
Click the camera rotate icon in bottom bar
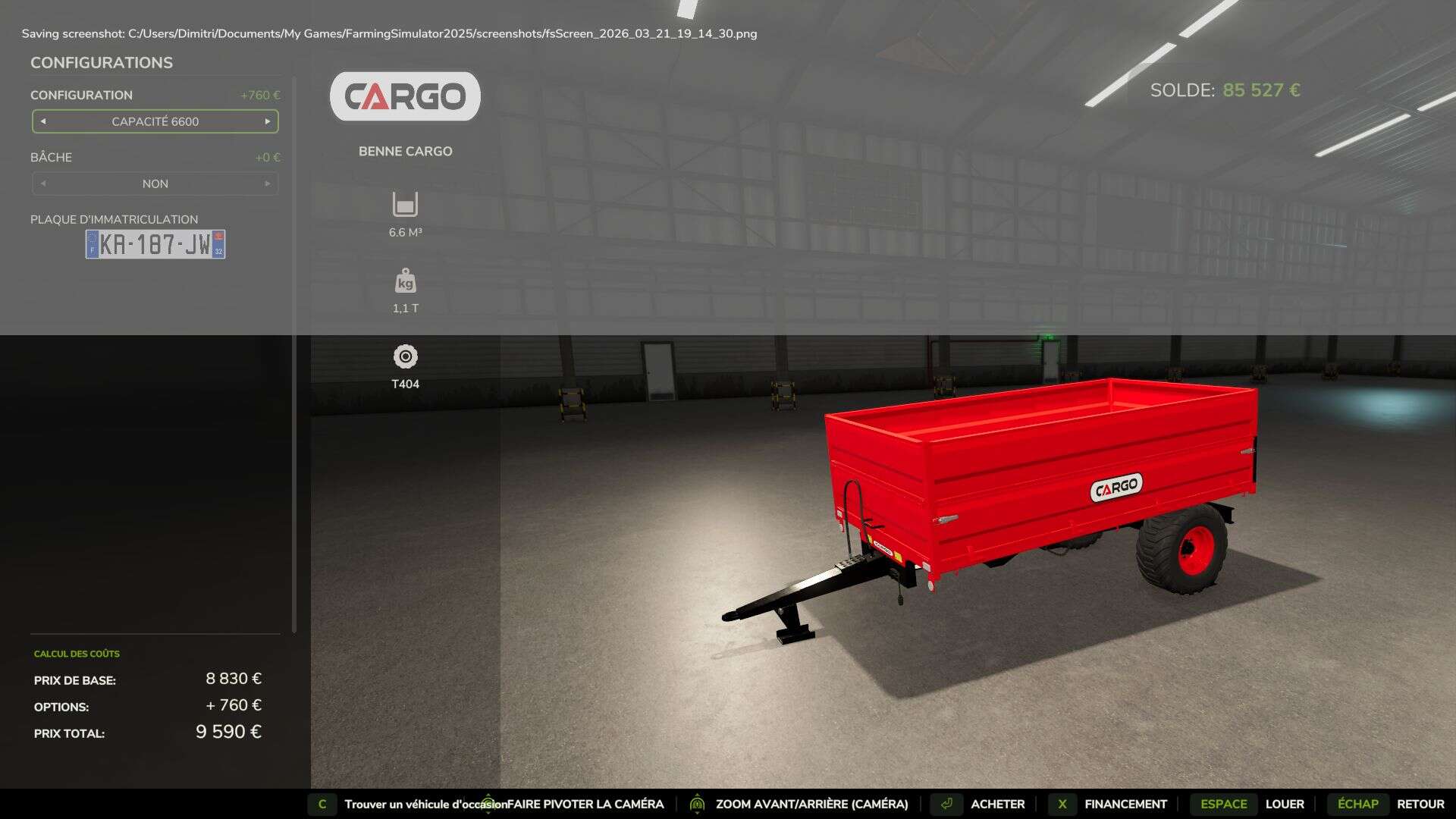tap(488, 804)
